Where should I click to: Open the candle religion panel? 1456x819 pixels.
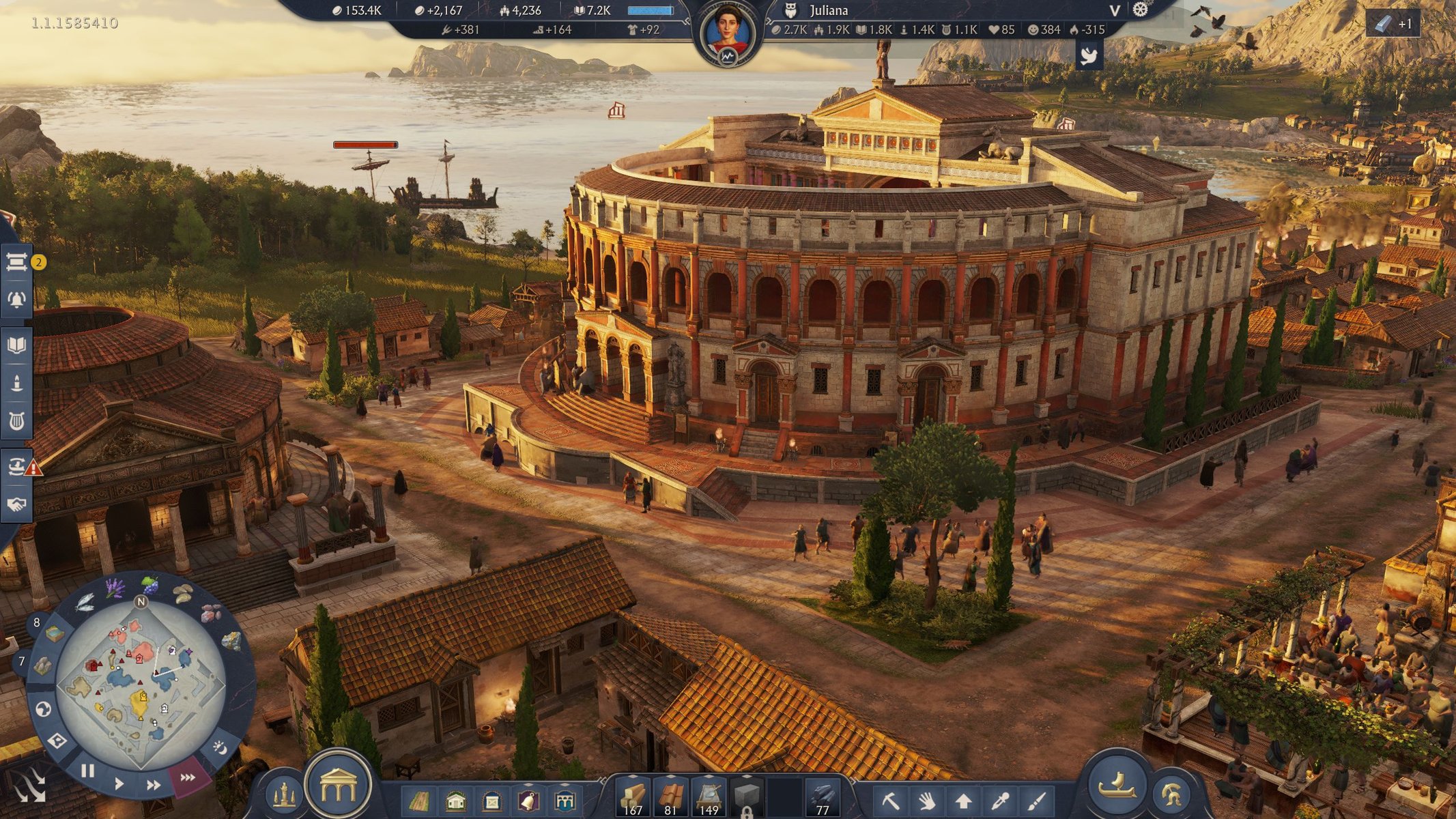(x=16, y=383)
